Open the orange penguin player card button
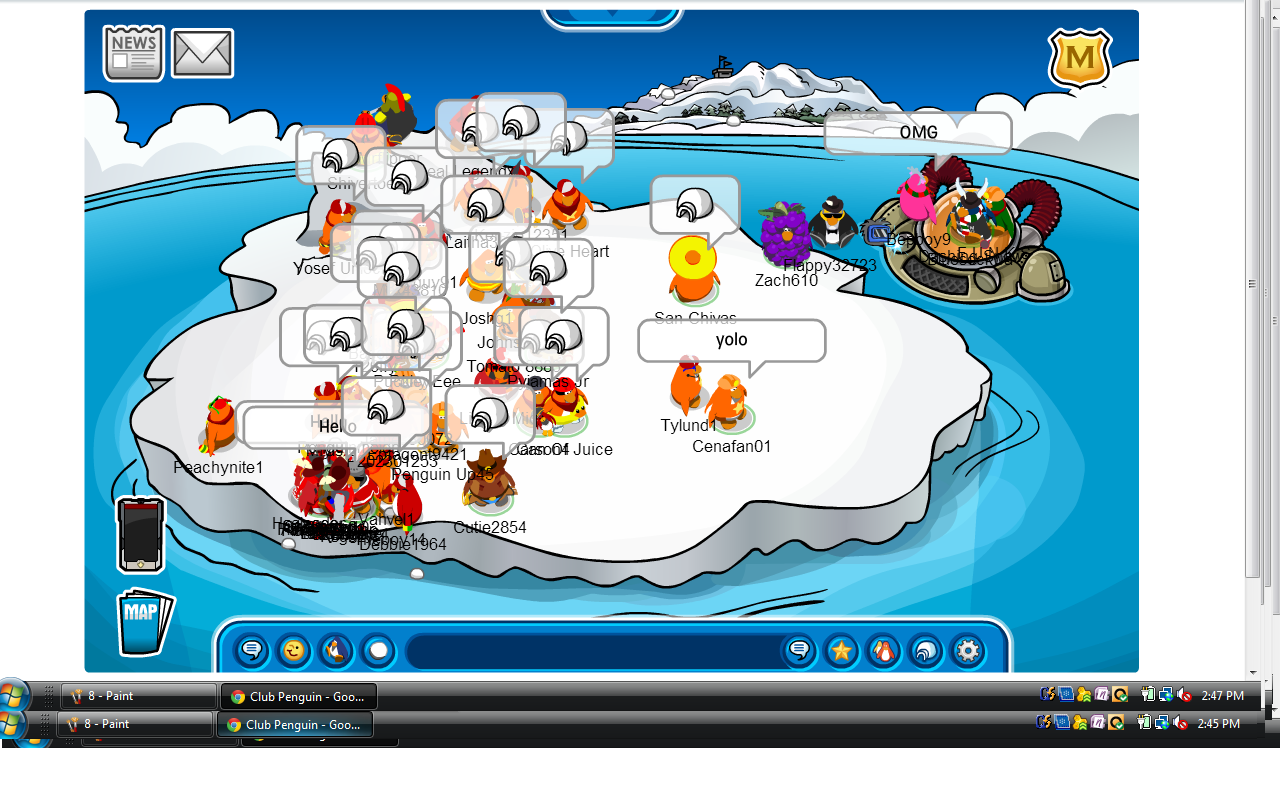The image size is (1280, 800). [x=883, y=651]
